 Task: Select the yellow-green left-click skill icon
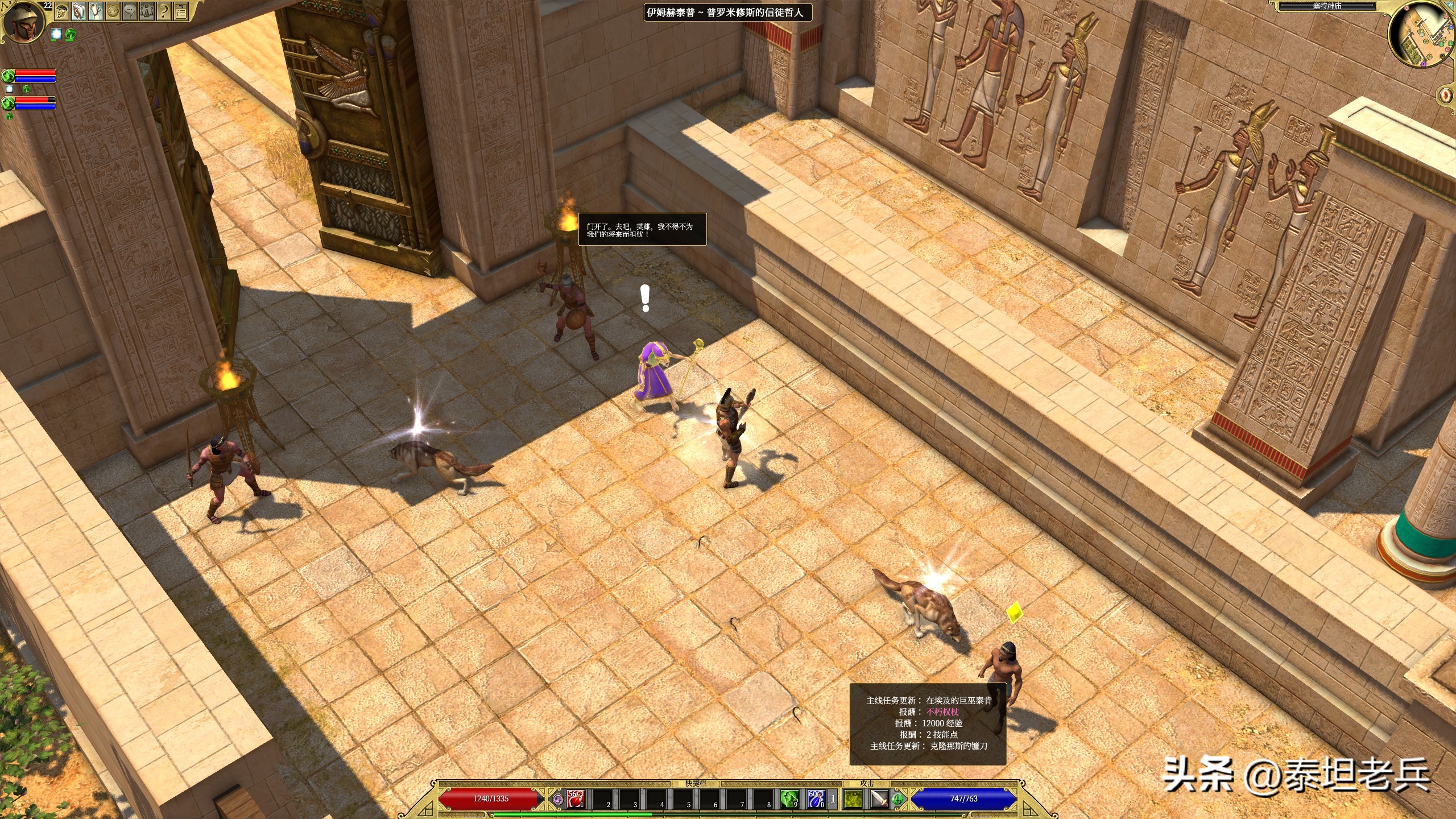click(x=853, y=799)
